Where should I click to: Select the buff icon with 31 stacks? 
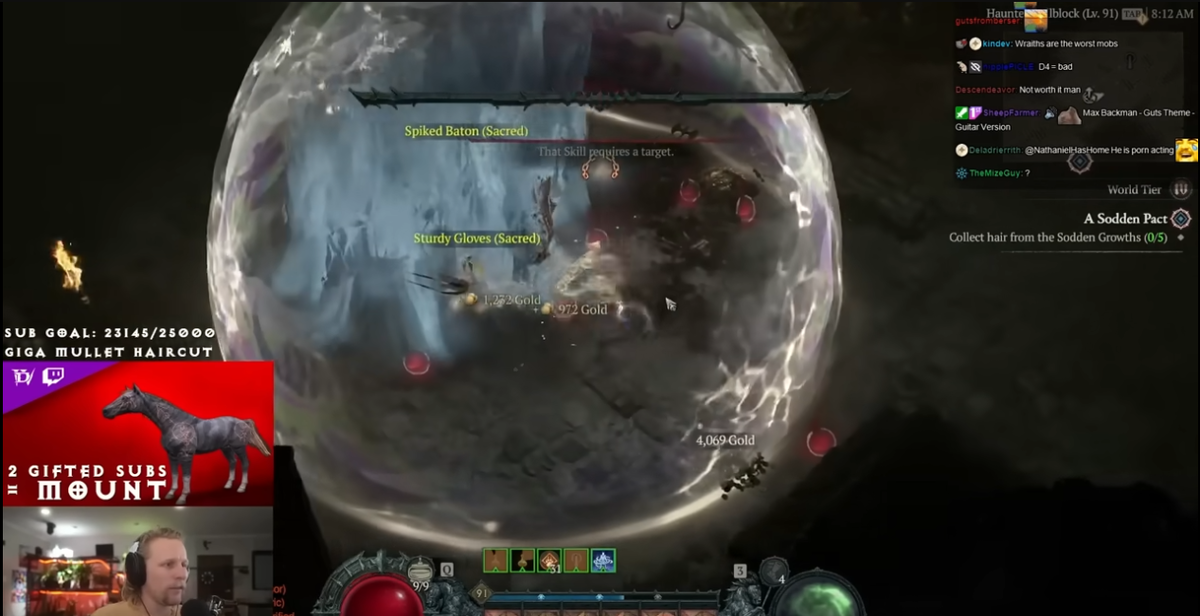click(549, 561)
